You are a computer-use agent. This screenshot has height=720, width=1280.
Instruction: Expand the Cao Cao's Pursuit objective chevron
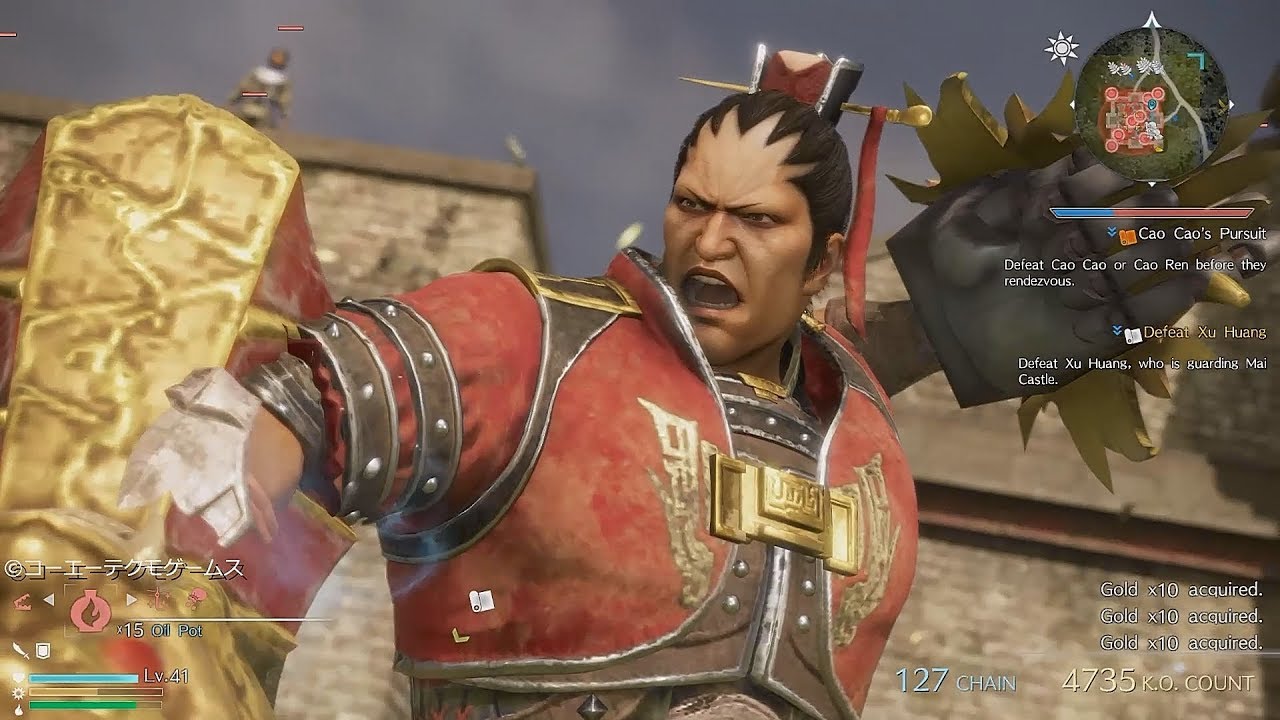[x=1111, y=230]
